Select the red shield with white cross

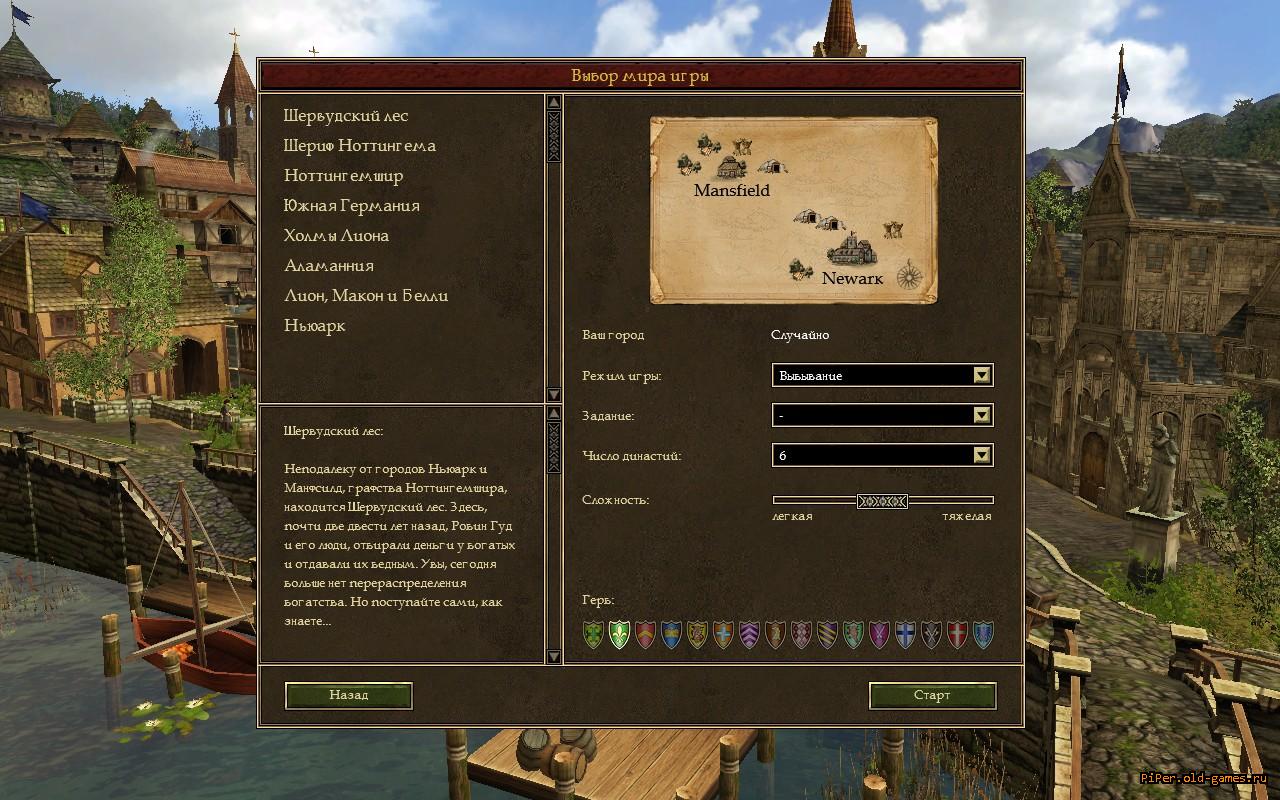pos(957,634)
